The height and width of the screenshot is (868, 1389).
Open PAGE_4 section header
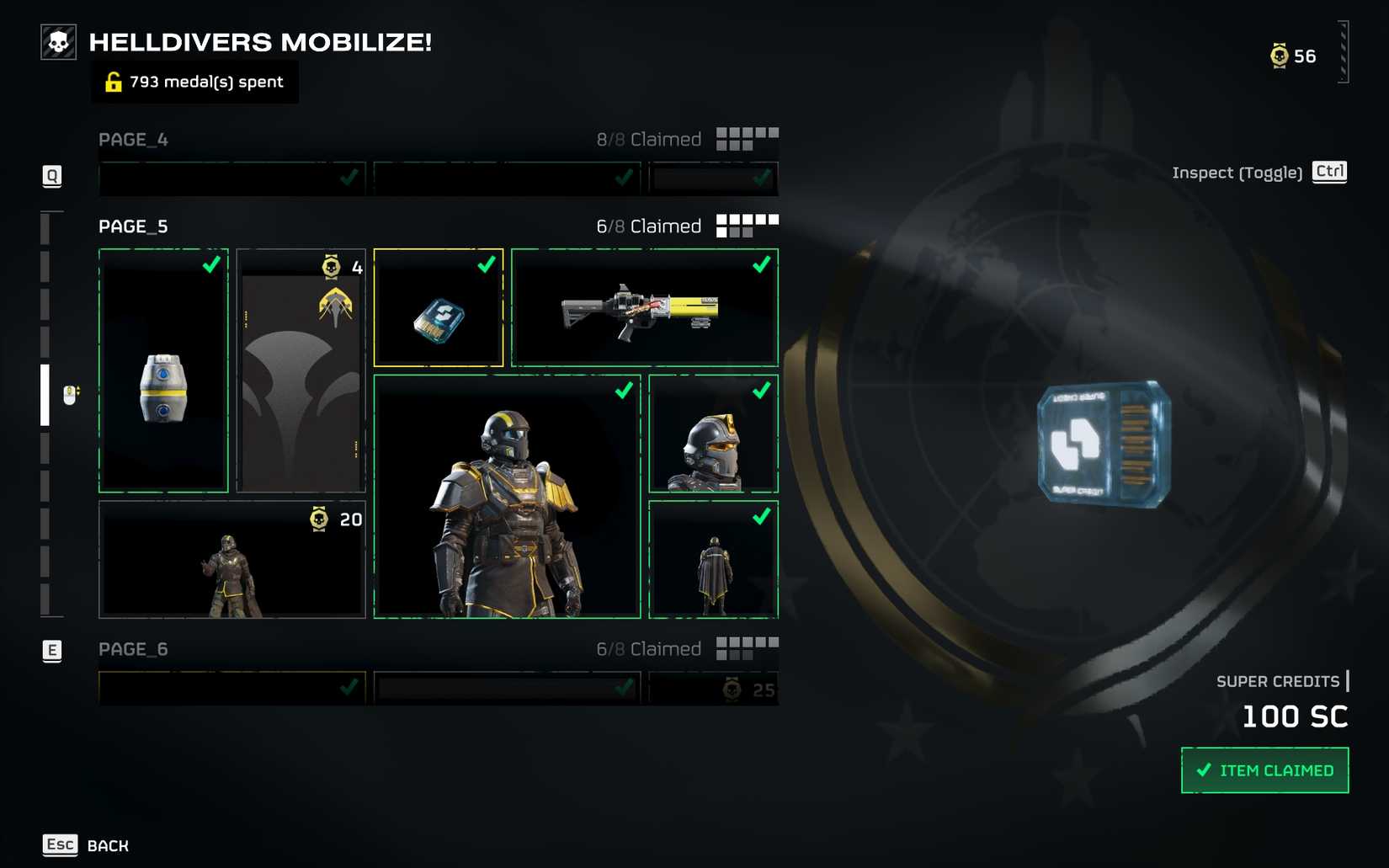point(132,139)
